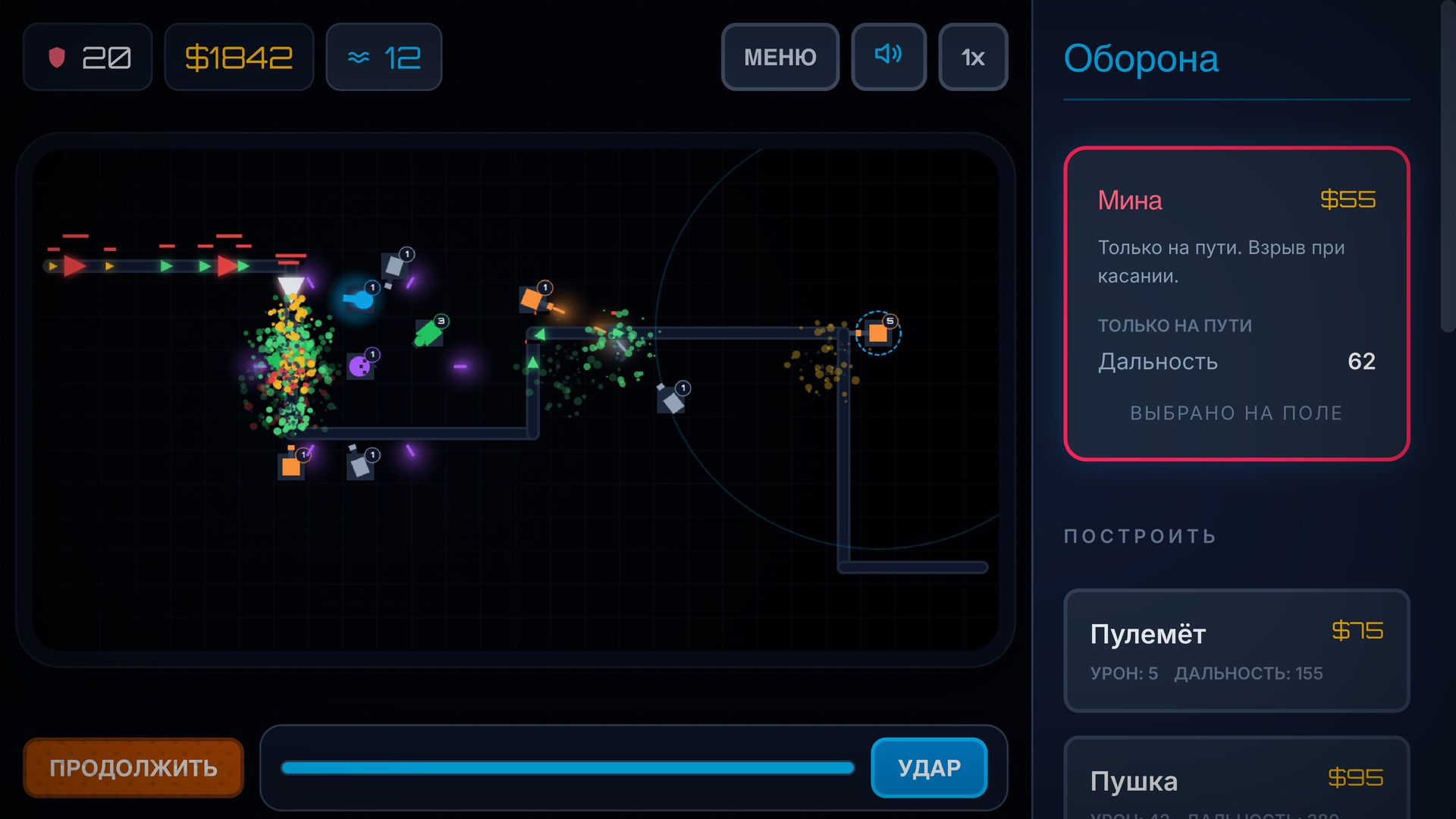Mute game audio with the speaker icon
Screen dimensions: 1456x819
[x=888, y=56]
